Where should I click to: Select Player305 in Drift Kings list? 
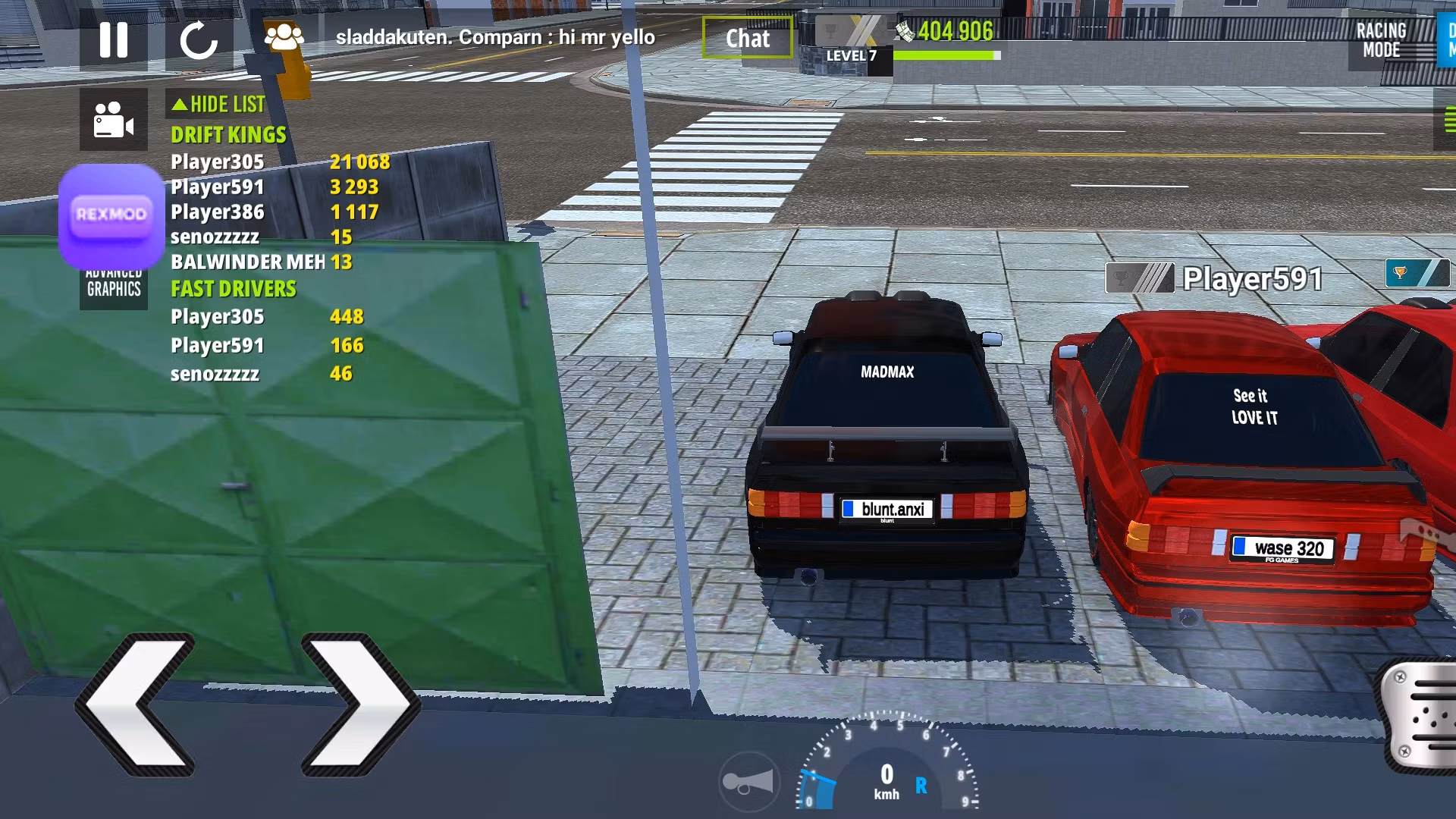(x=218, y=162)
